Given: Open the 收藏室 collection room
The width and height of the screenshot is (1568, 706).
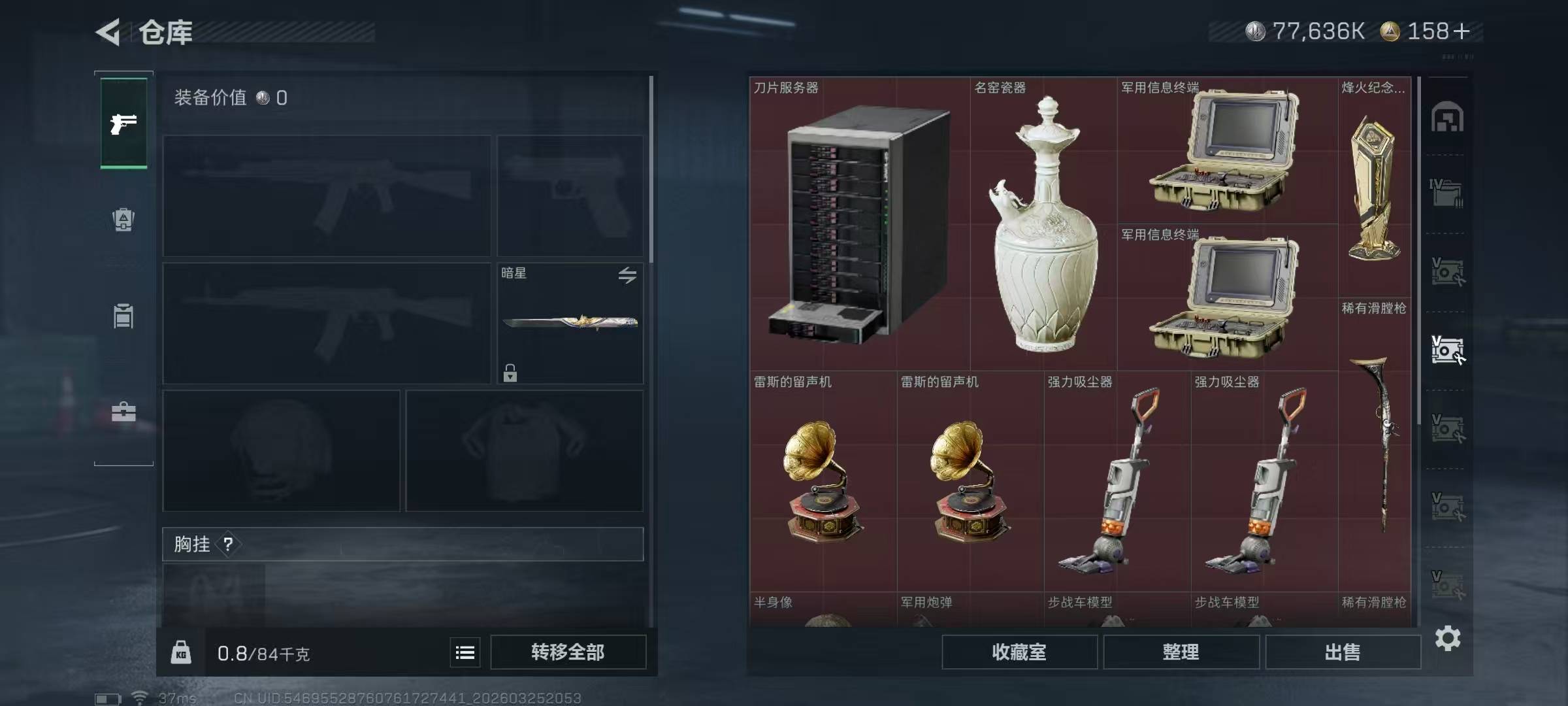Looking at the screenshot, I should pyautogui.click(x=1019, y=652).
